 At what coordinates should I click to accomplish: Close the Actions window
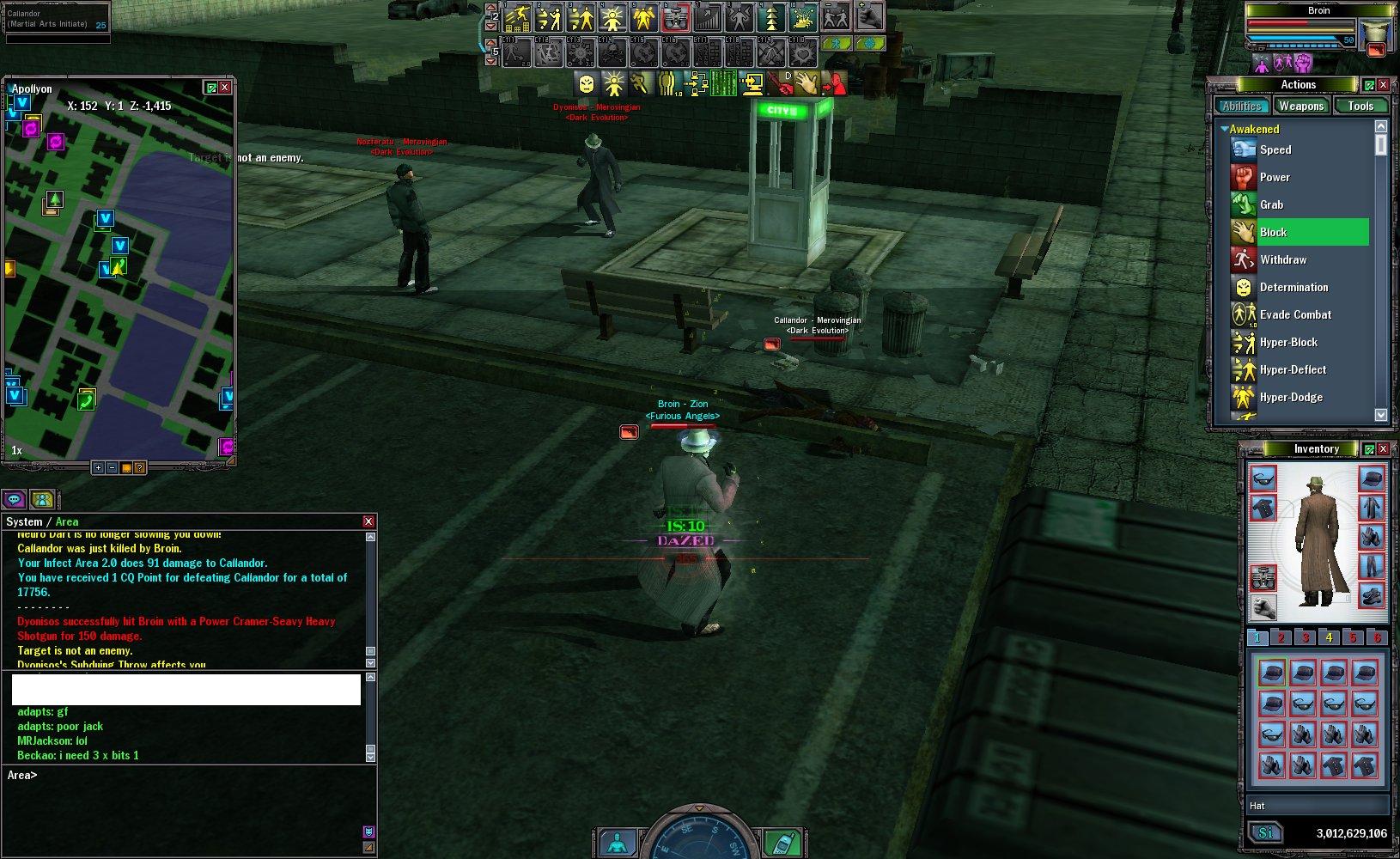pyautogui.click(x=1383, y=85)
